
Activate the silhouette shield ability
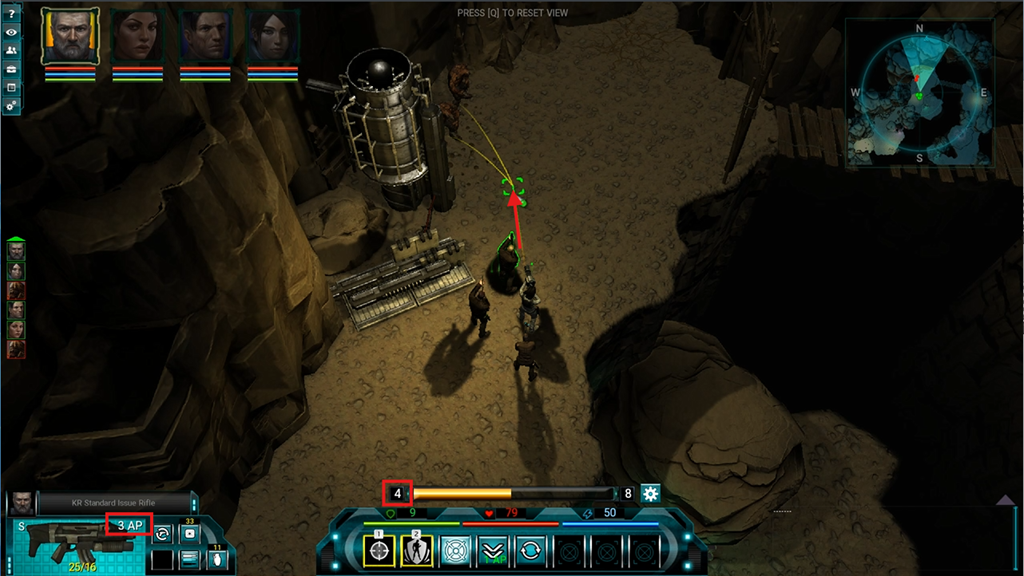click(417, 550)
